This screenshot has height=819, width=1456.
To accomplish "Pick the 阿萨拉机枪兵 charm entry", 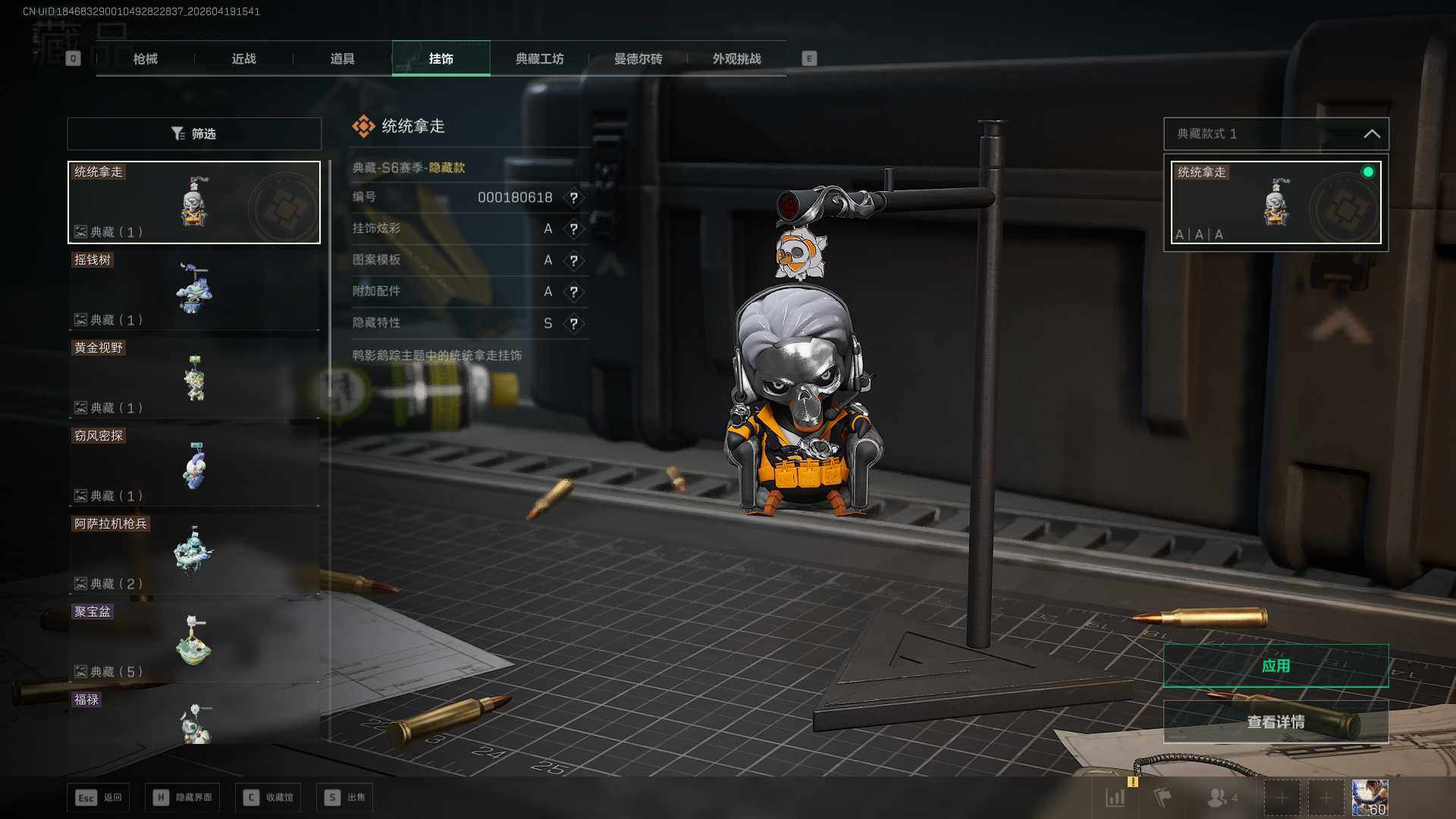I will (194, 554).
